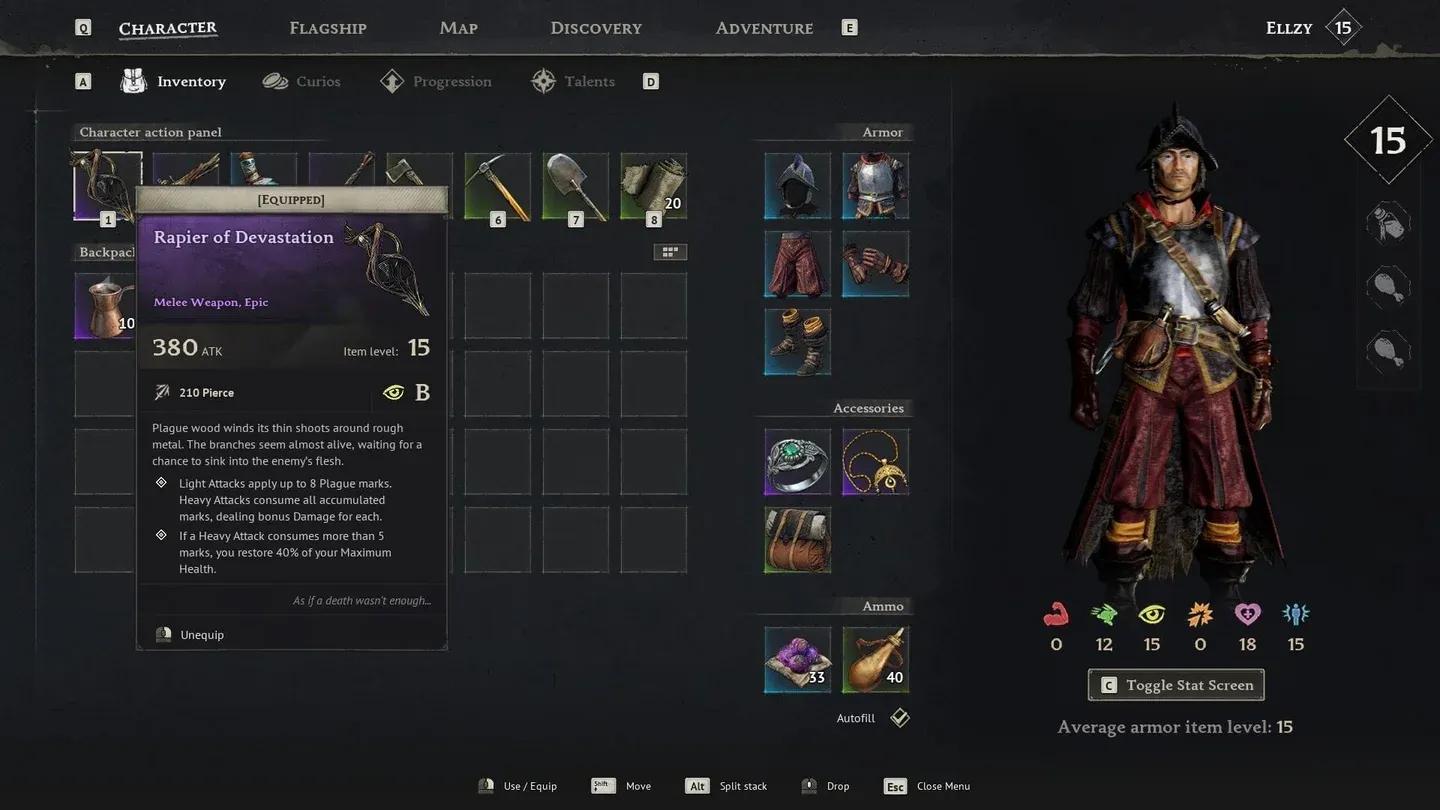The image size is (1440, 810).
Task: Click the backpack grid view toggle
Action: (670, 251)
